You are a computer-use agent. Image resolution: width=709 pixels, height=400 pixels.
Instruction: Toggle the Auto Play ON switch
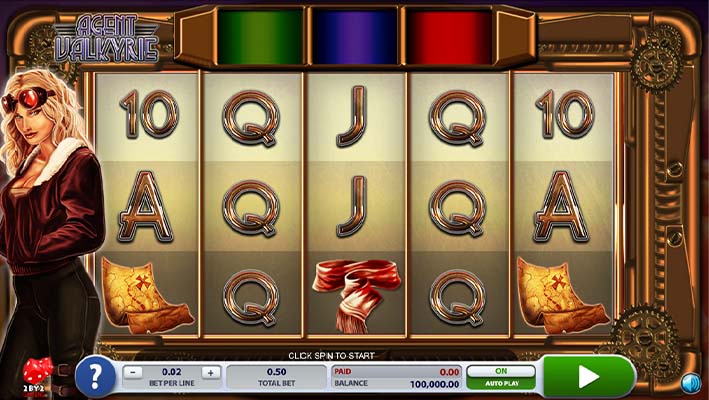click(501, 372)
